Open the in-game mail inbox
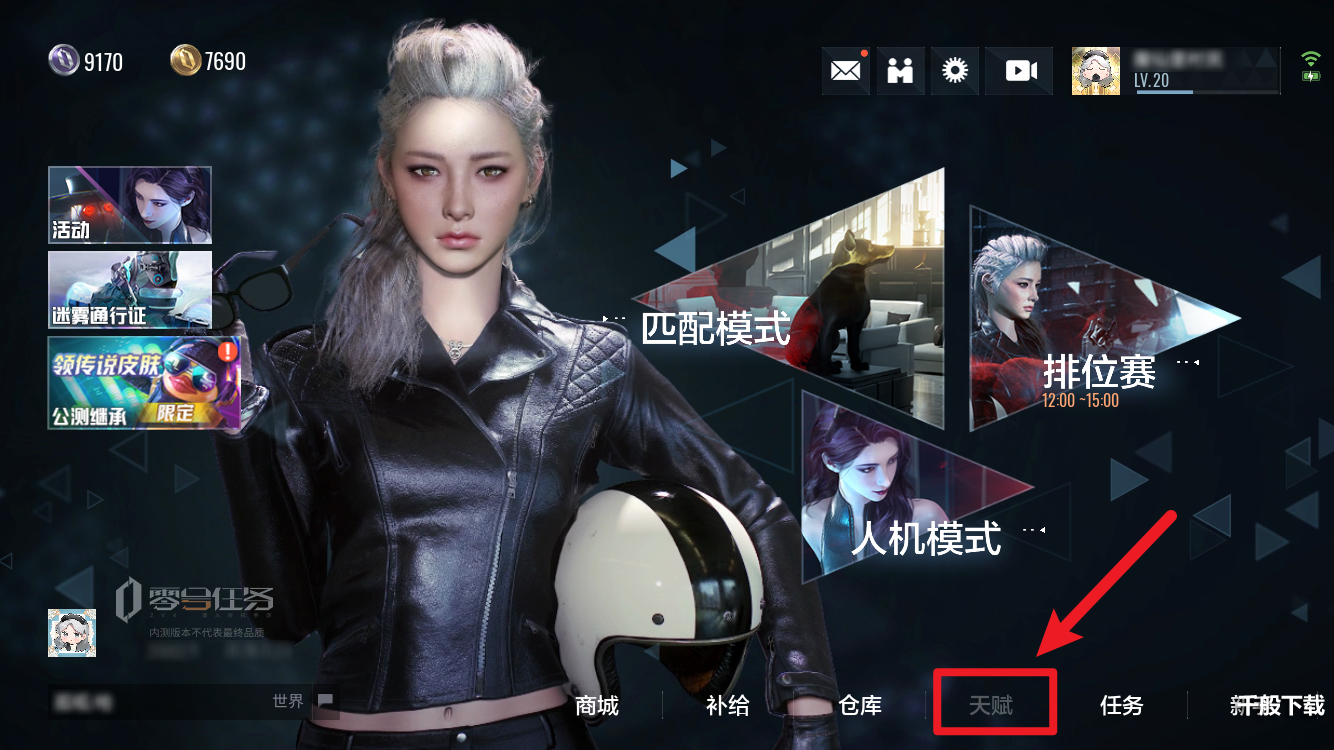1334x750 pixels. pos(845,70)
